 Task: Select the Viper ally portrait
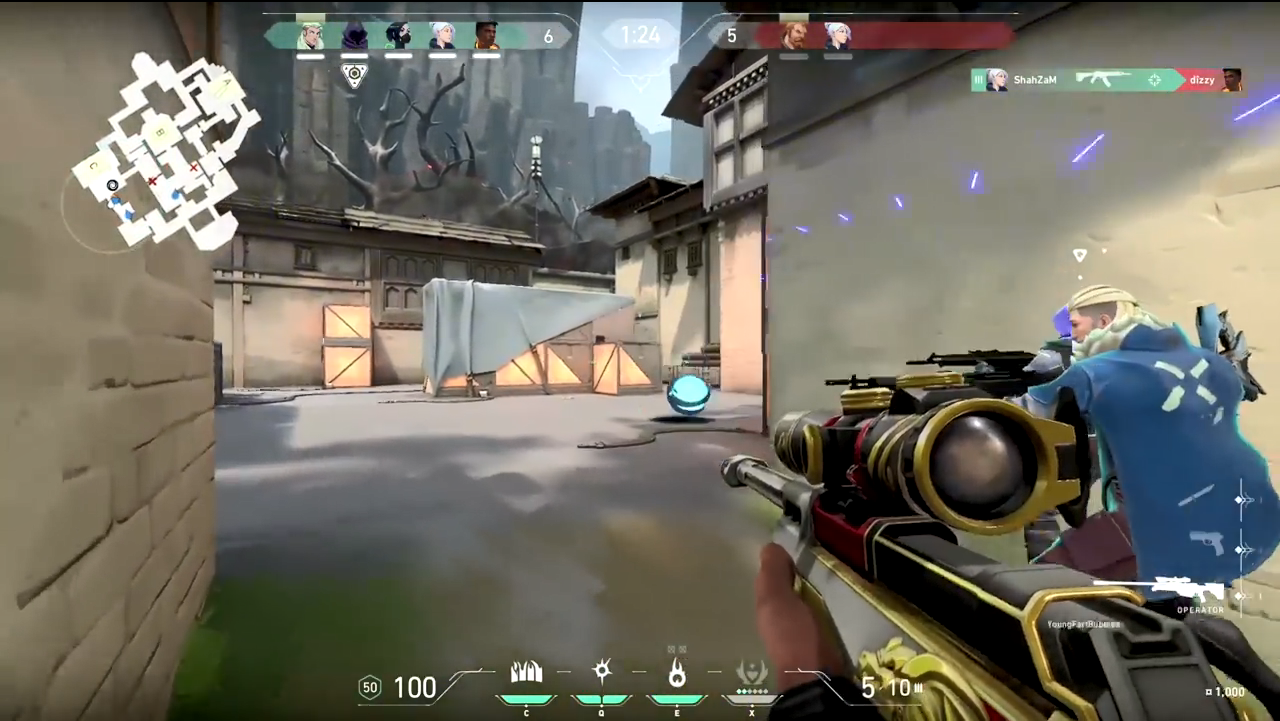pos(398,36)
